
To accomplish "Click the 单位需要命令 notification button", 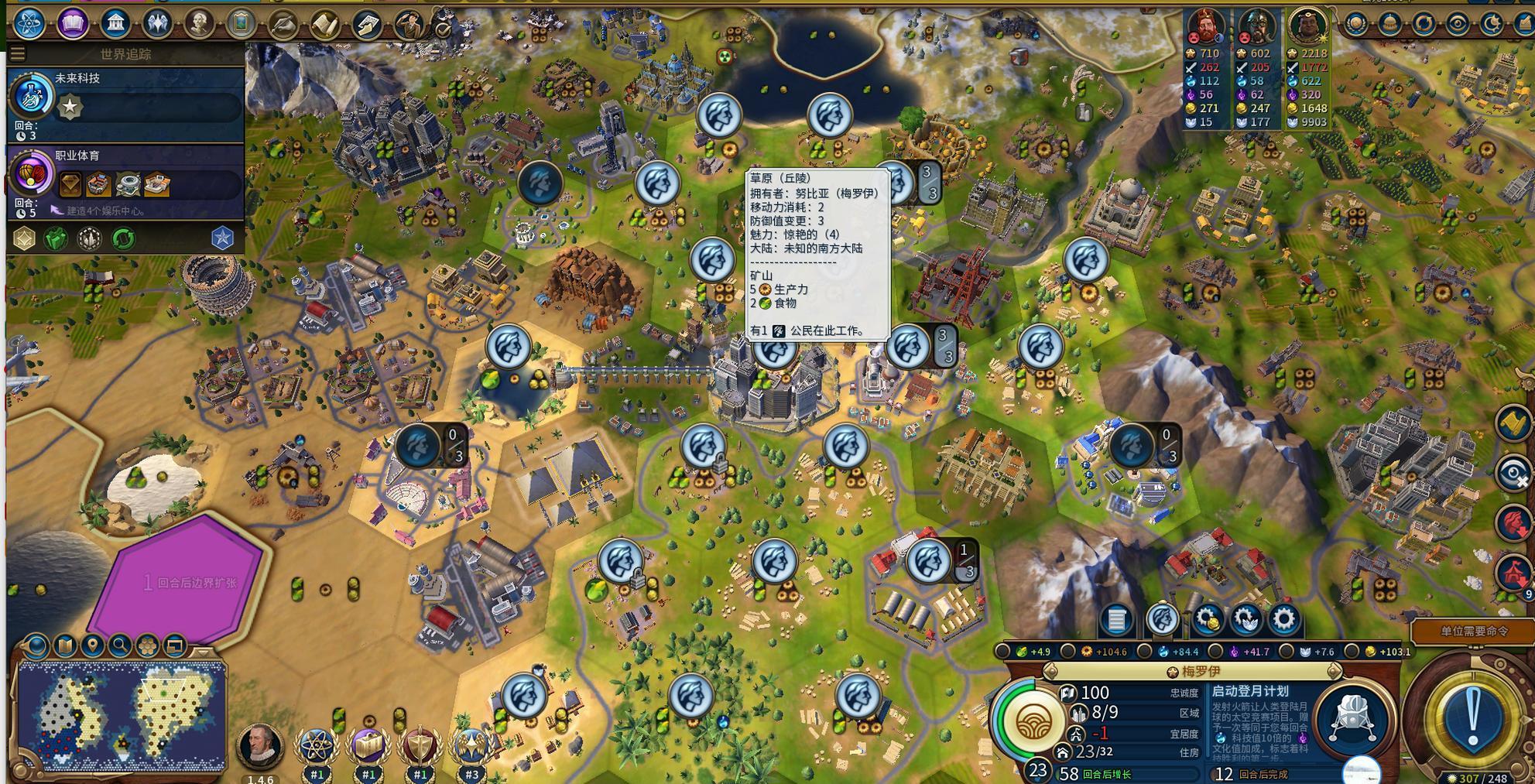I will click(1473, 631).
